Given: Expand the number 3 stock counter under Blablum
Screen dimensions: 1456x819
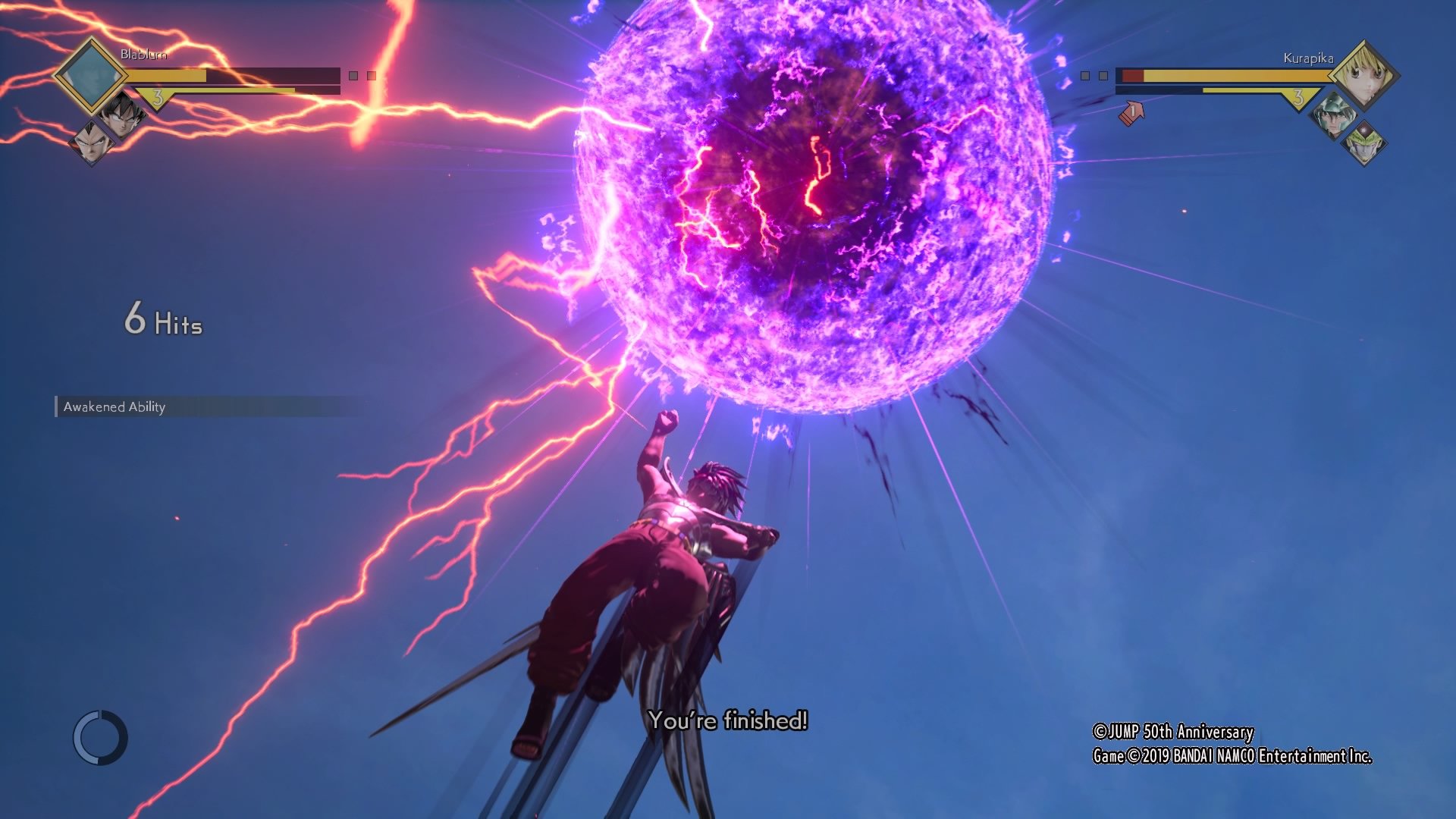Looking at the screenshot, I should (x=159, y=97).
